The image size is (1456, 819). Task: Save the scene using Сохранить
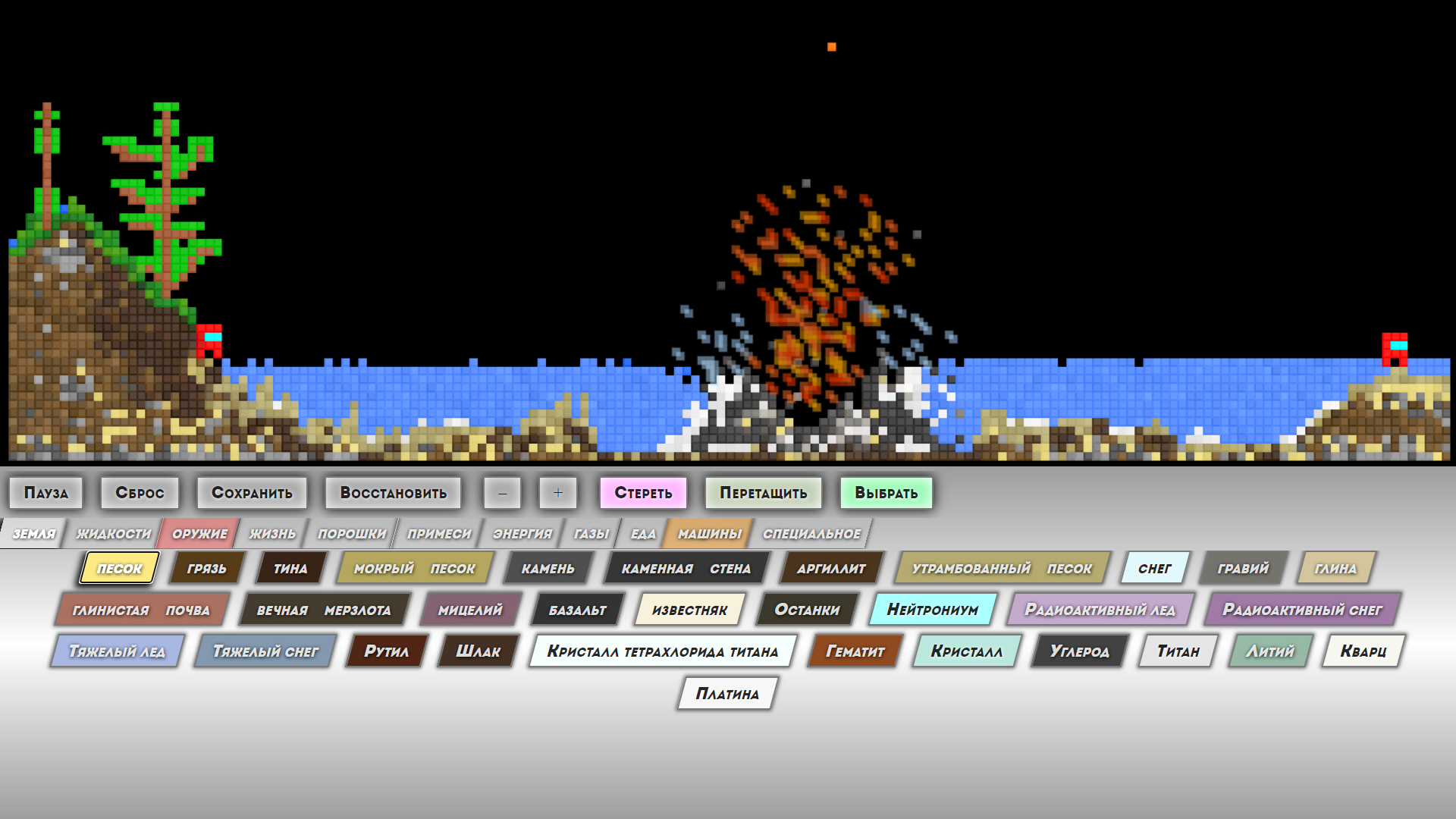[x=253, y=492]
